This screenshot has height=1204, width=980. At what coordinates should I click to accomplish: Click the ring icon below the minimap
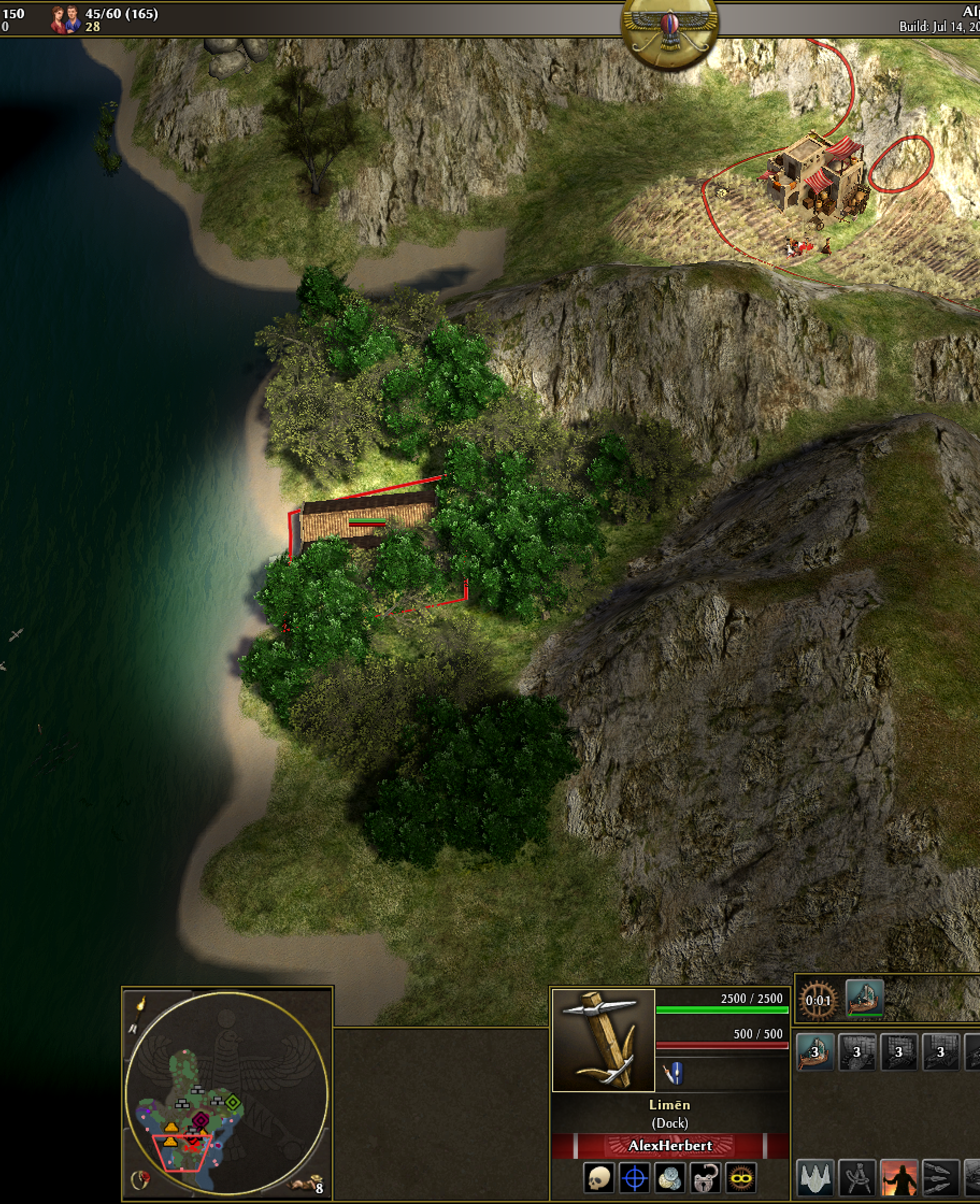(x=140, y=1180)
